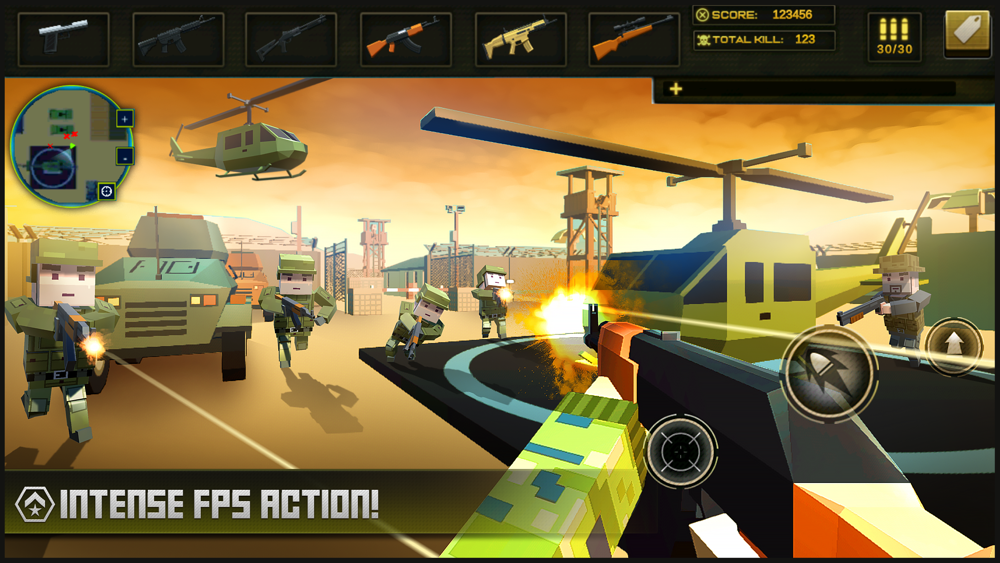Select the tan SCAR rifle slot
The height and width of the screenshot is (563, 1000).
point(519,37)
